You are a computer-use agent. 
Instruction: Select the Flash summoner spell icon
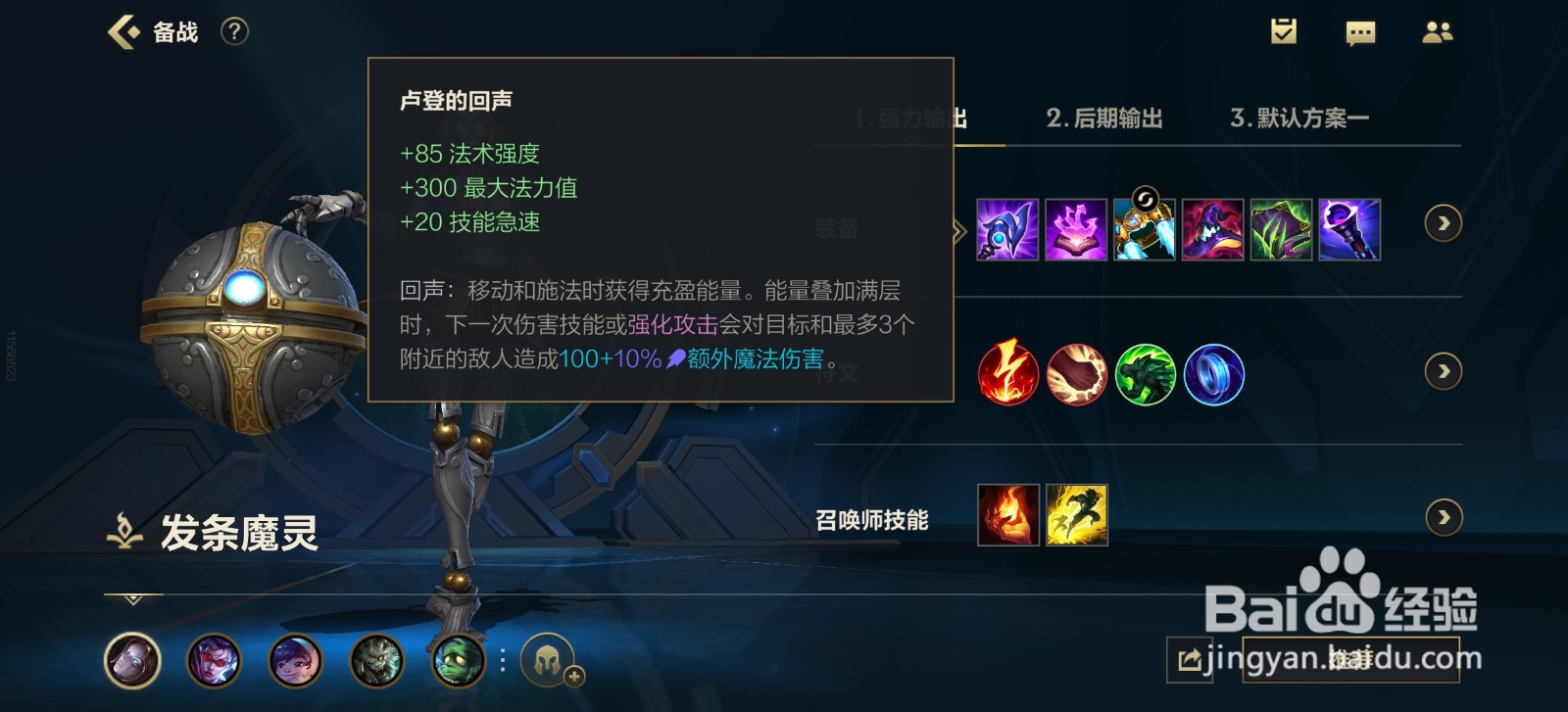(x=1076, y=516)
